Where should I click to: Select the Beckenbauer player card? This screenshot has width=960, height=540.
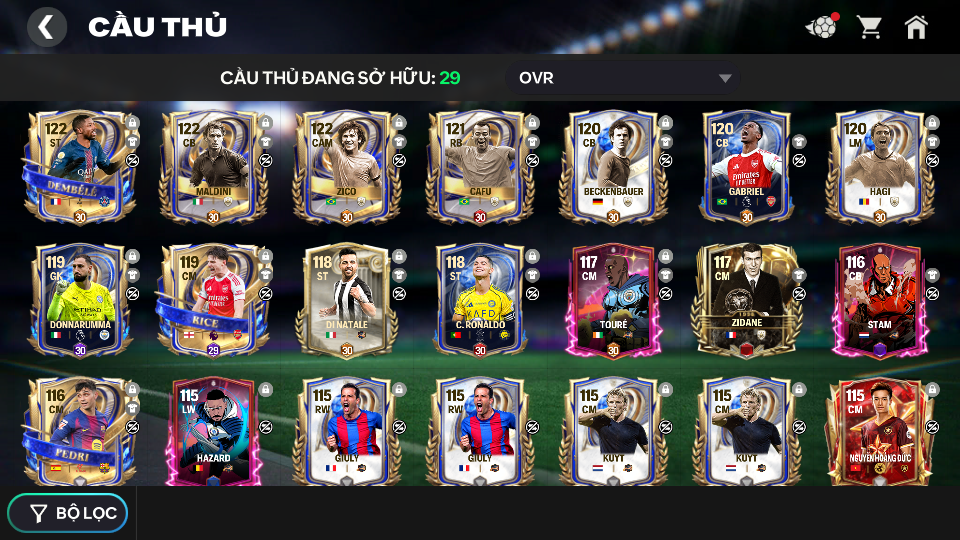(x=614, y=167)
